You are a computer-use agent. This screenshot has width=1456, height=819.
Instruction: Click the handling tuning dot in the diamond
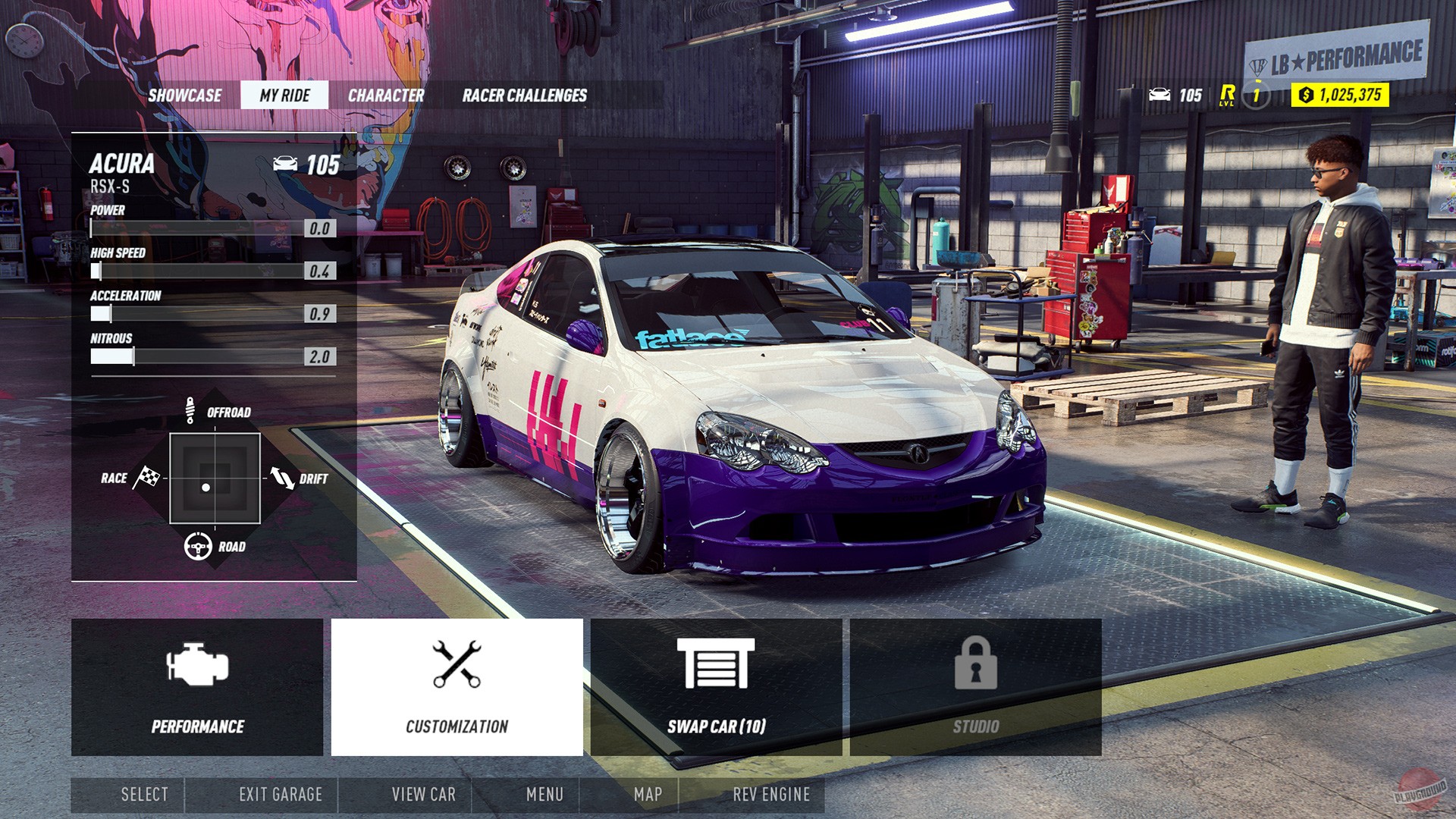[x=206, y=486]
